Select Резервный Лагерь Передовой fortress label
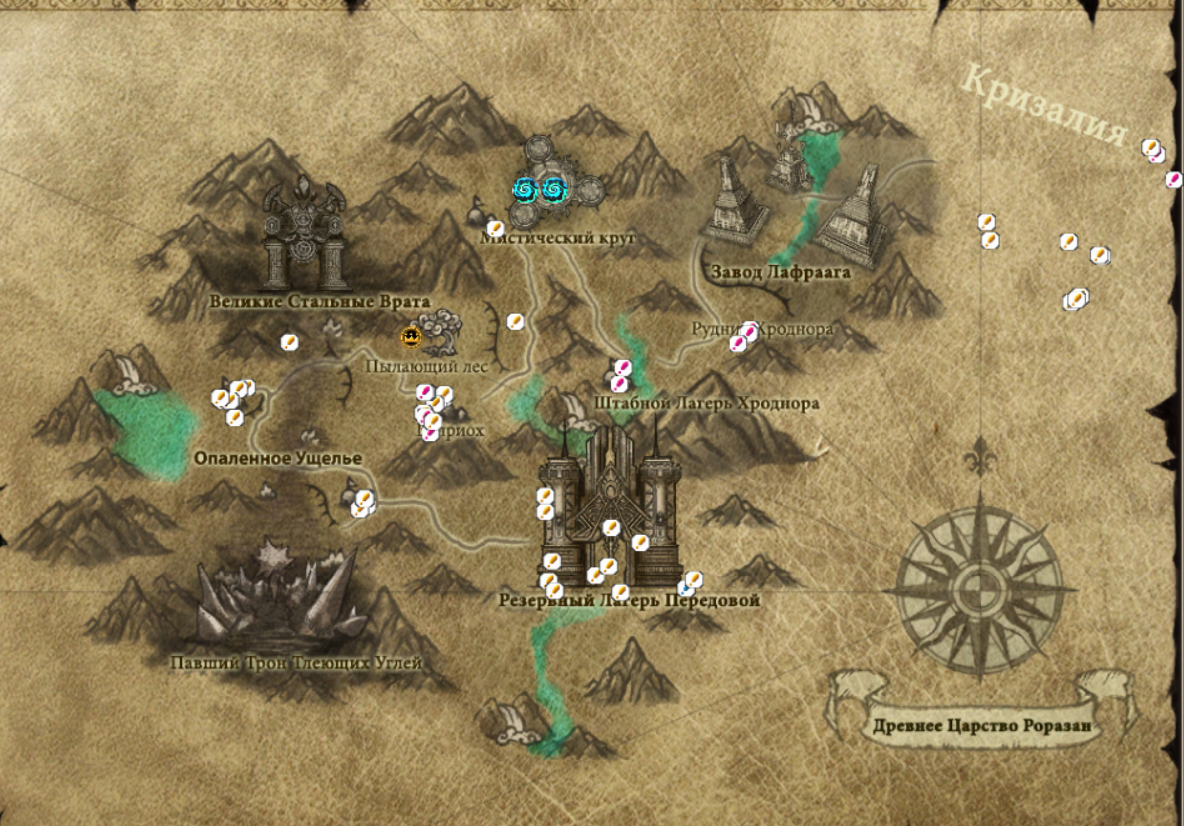 click(x=629, y=601)
